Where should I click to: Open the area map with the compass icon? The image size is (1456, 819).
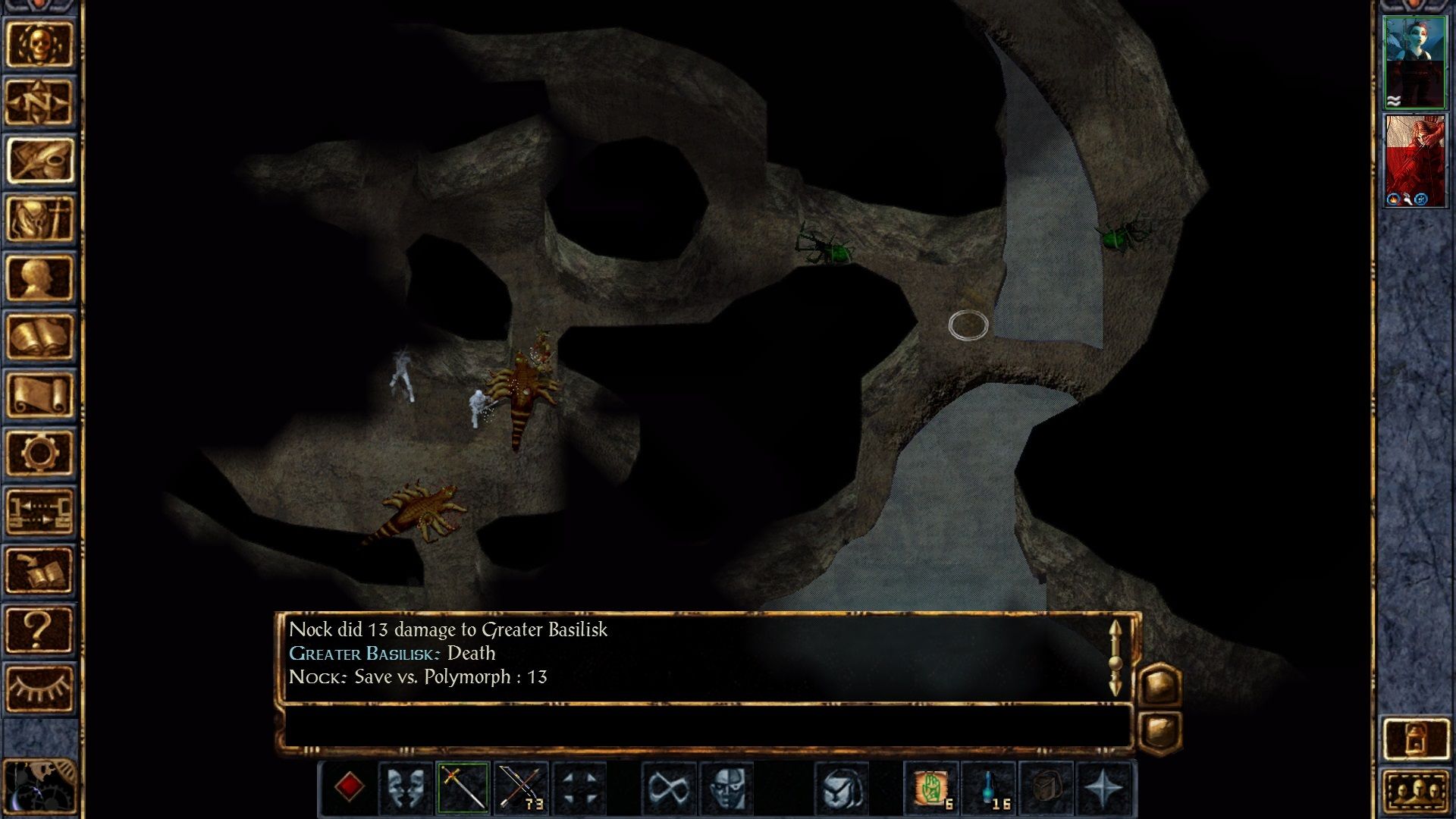pyautogui.click(x=39, y=102)
